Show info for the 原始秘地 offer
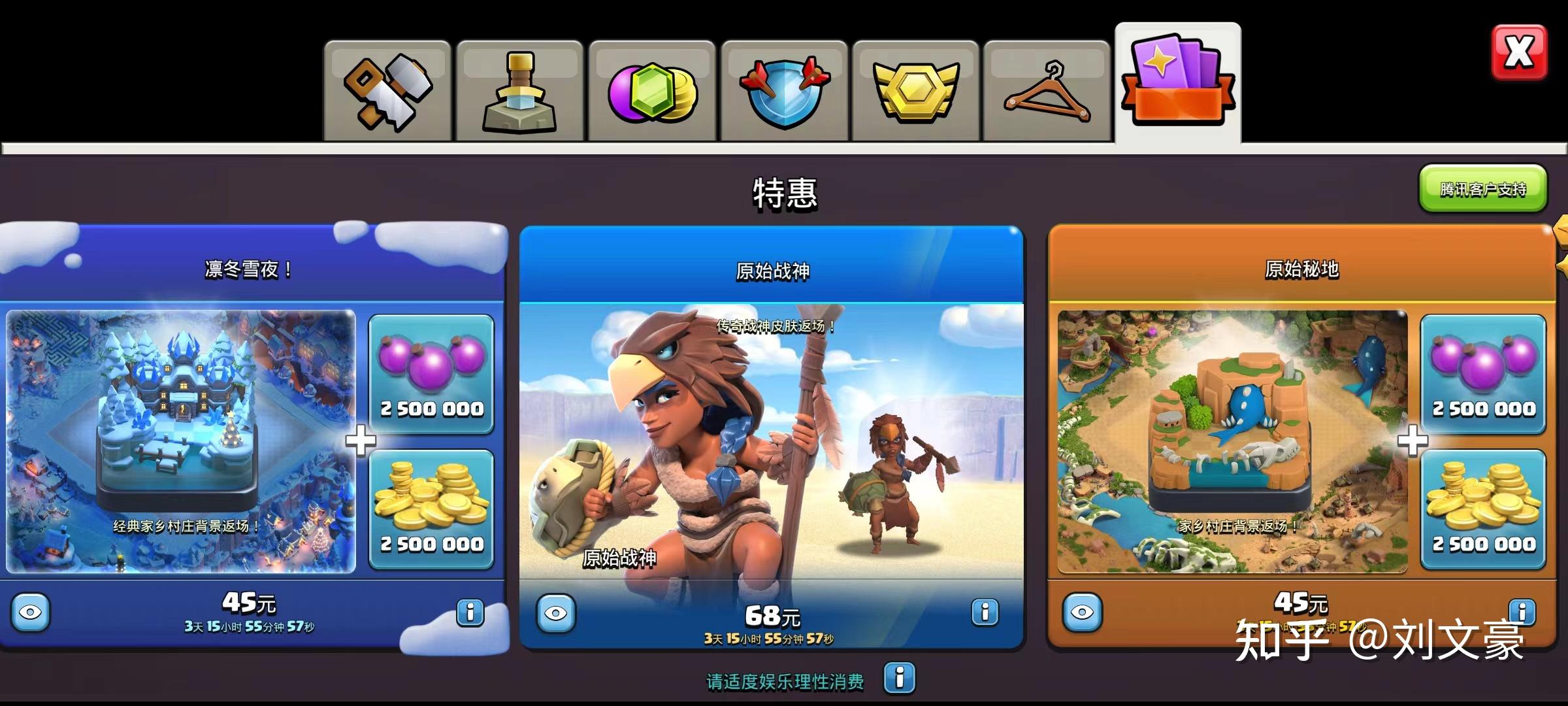1568x706 pixels. [x=1522, y=612]
